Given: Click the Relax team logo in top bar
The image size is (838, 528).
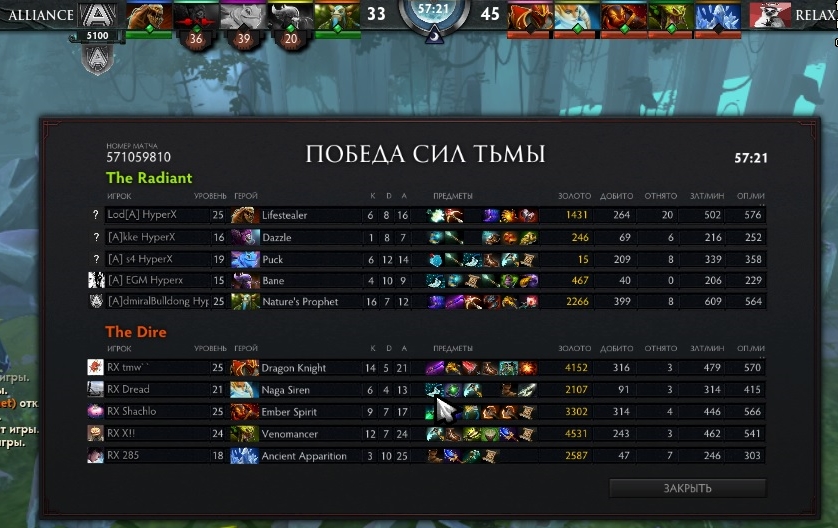Looking at the screenshot, I should coord(768,15).
